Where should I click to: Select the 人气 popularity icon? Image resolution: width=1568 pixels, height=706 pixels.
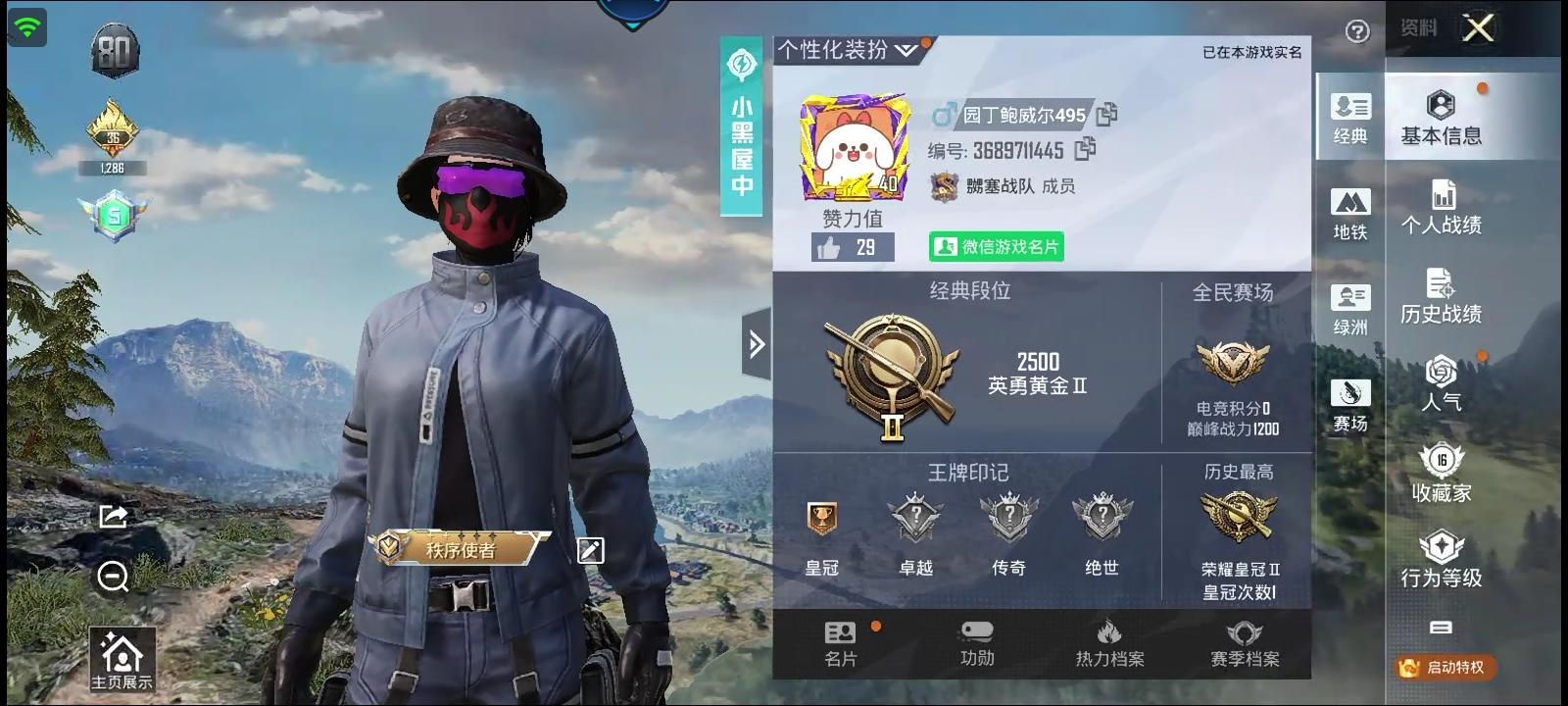(1441, 382)
